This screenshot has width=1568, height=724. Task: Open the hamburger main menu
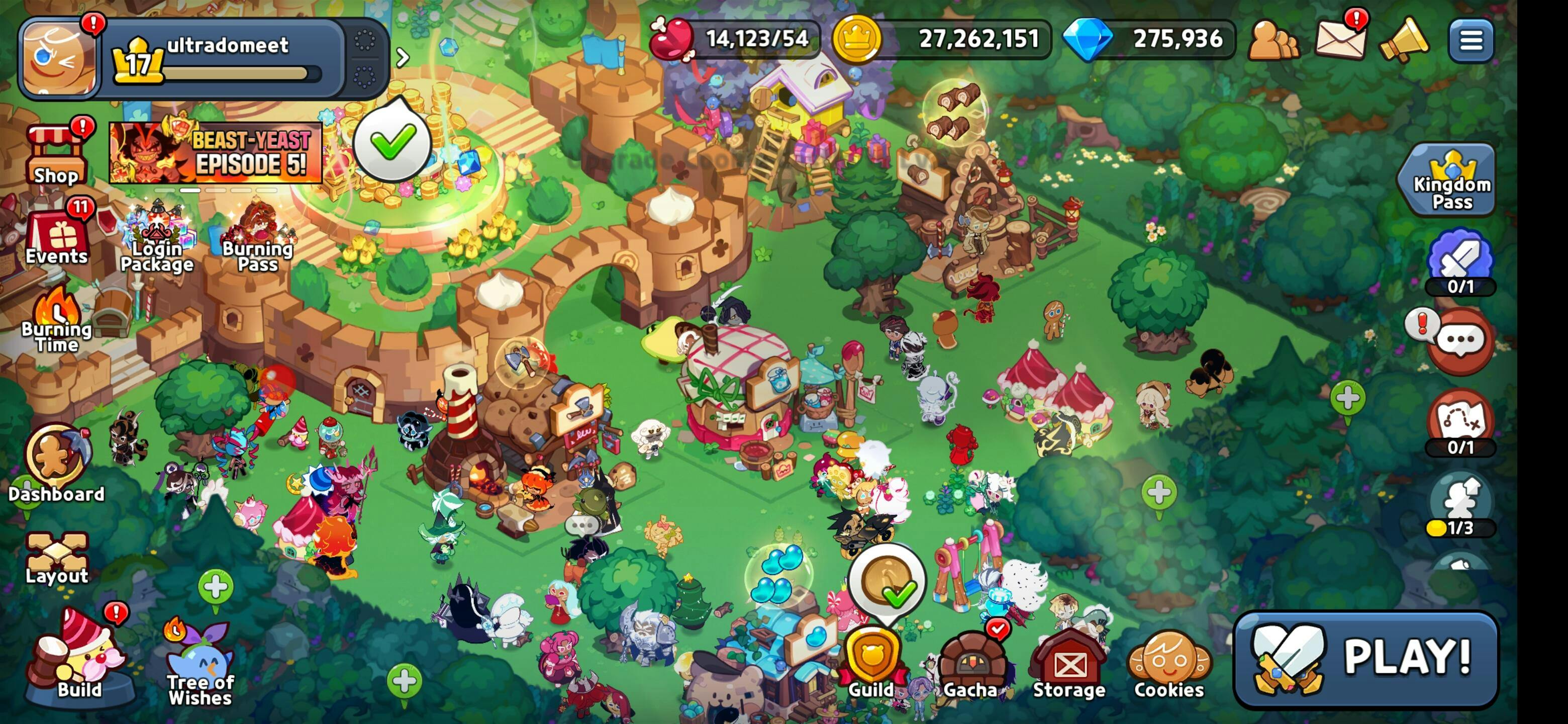point(1471,41)
